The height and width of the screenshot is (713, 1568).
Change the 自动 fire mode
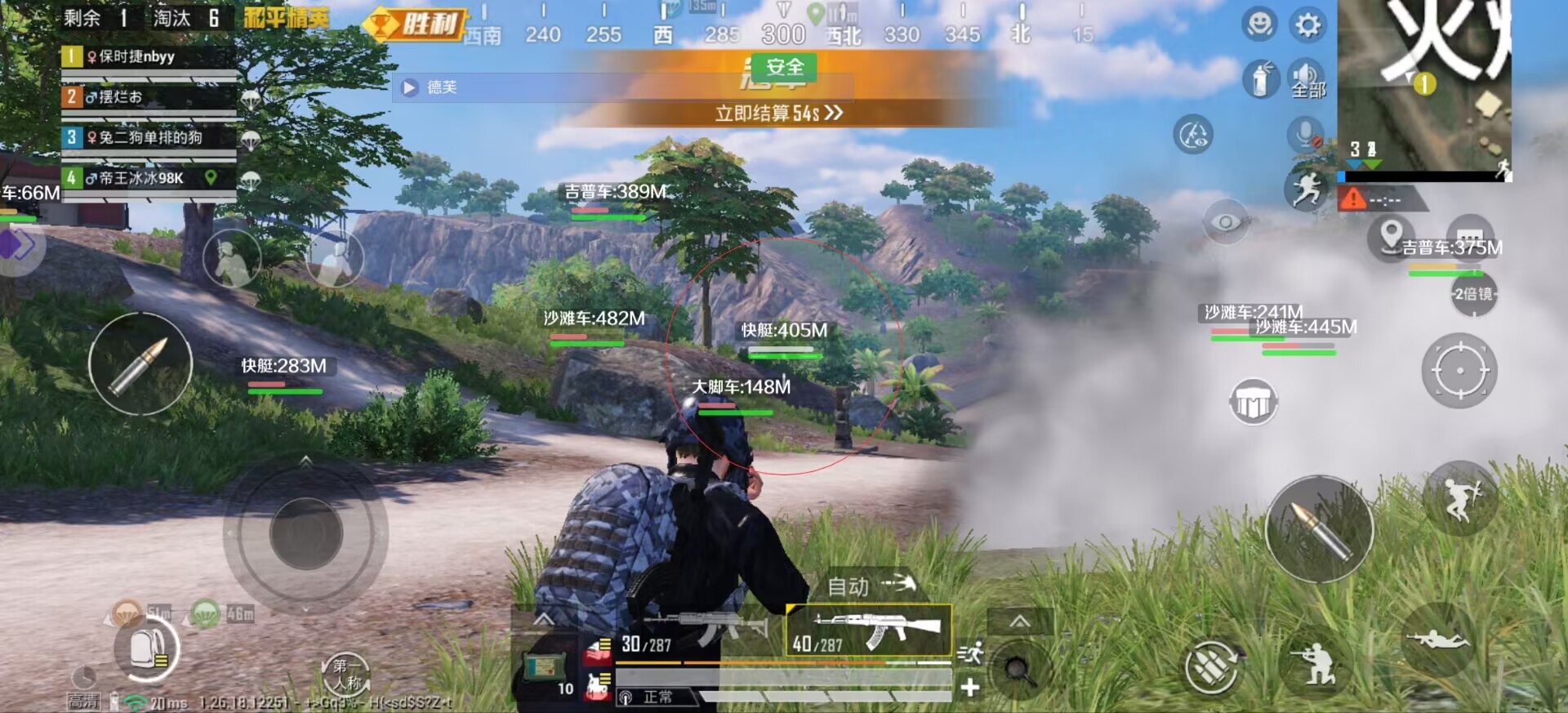pyautogui.click(x=870, y=585)
